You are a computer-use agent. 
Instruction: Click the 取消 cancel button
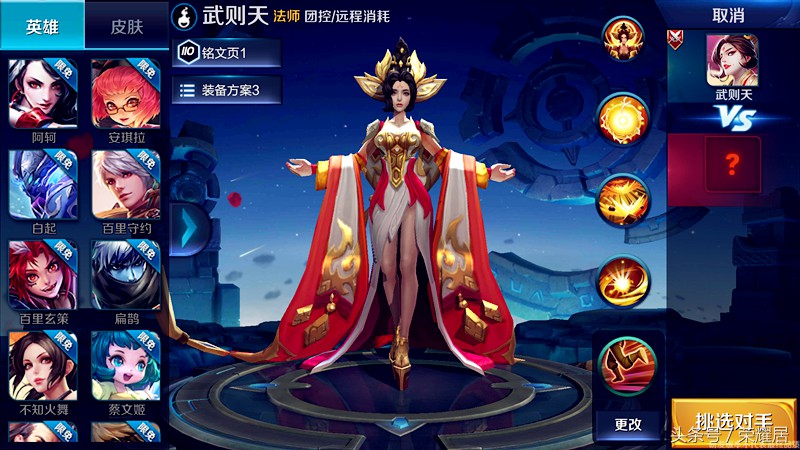(727, 16)
